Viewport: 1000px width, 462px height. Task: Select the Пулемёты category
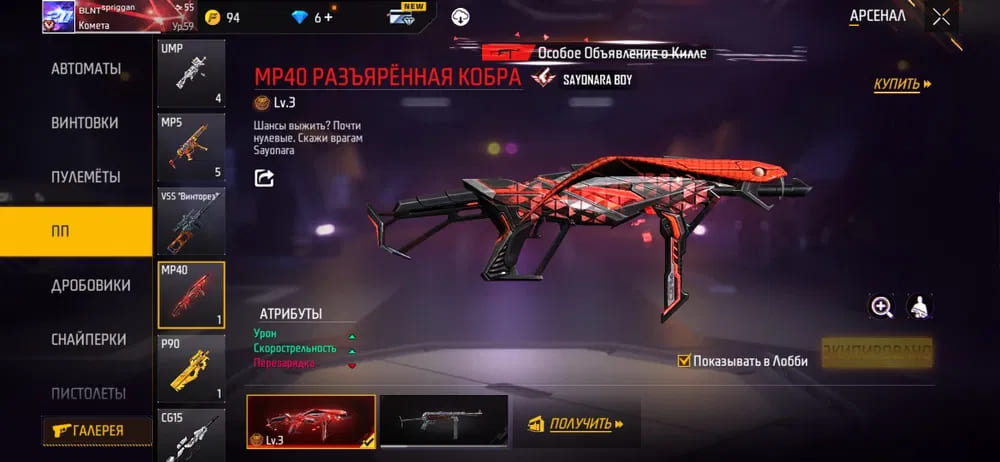pyautogui.click(x=86, y=177)
